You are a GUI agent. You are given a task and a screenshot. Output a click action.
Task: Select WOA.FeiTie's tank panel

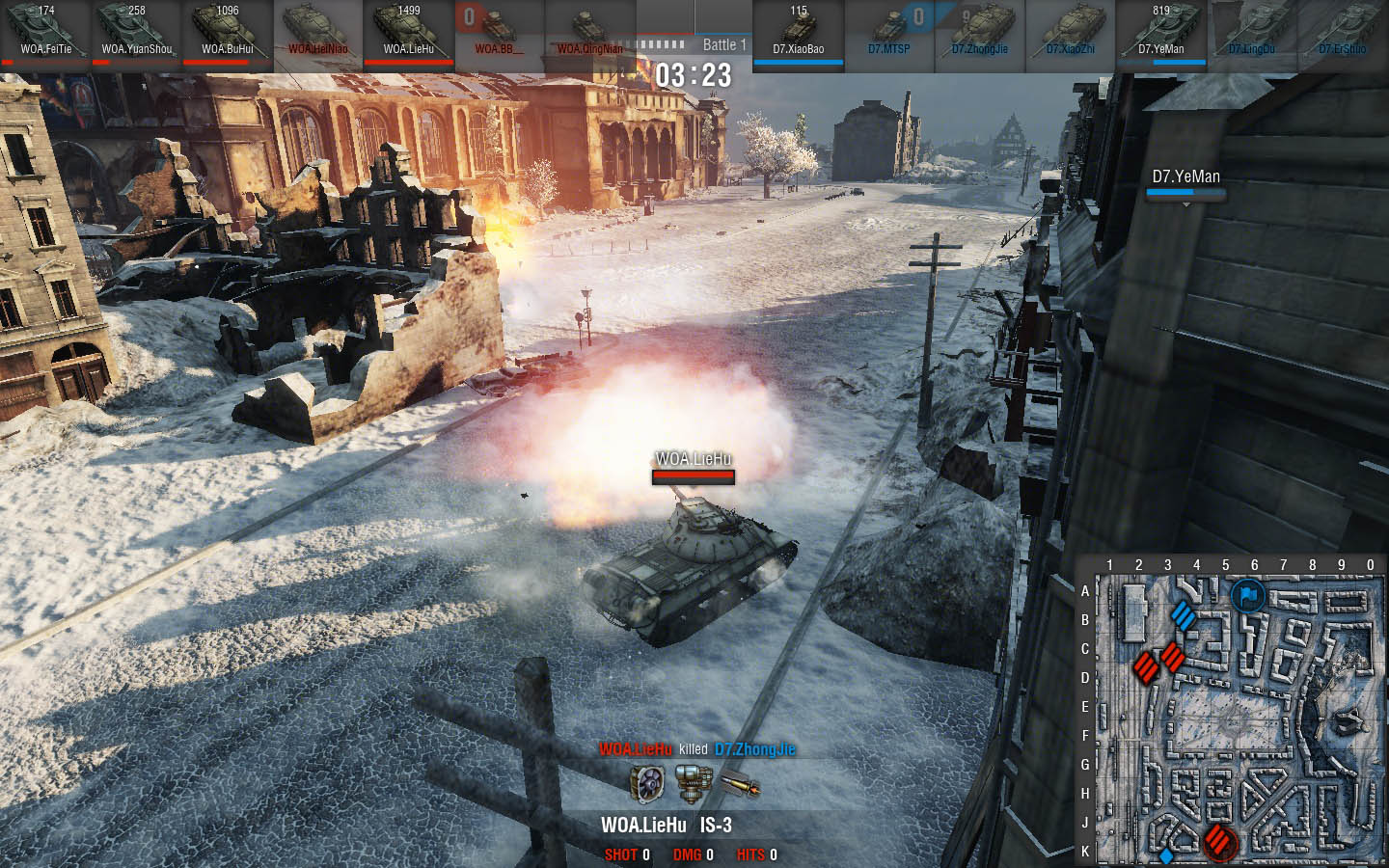click(x=45, y=32)
